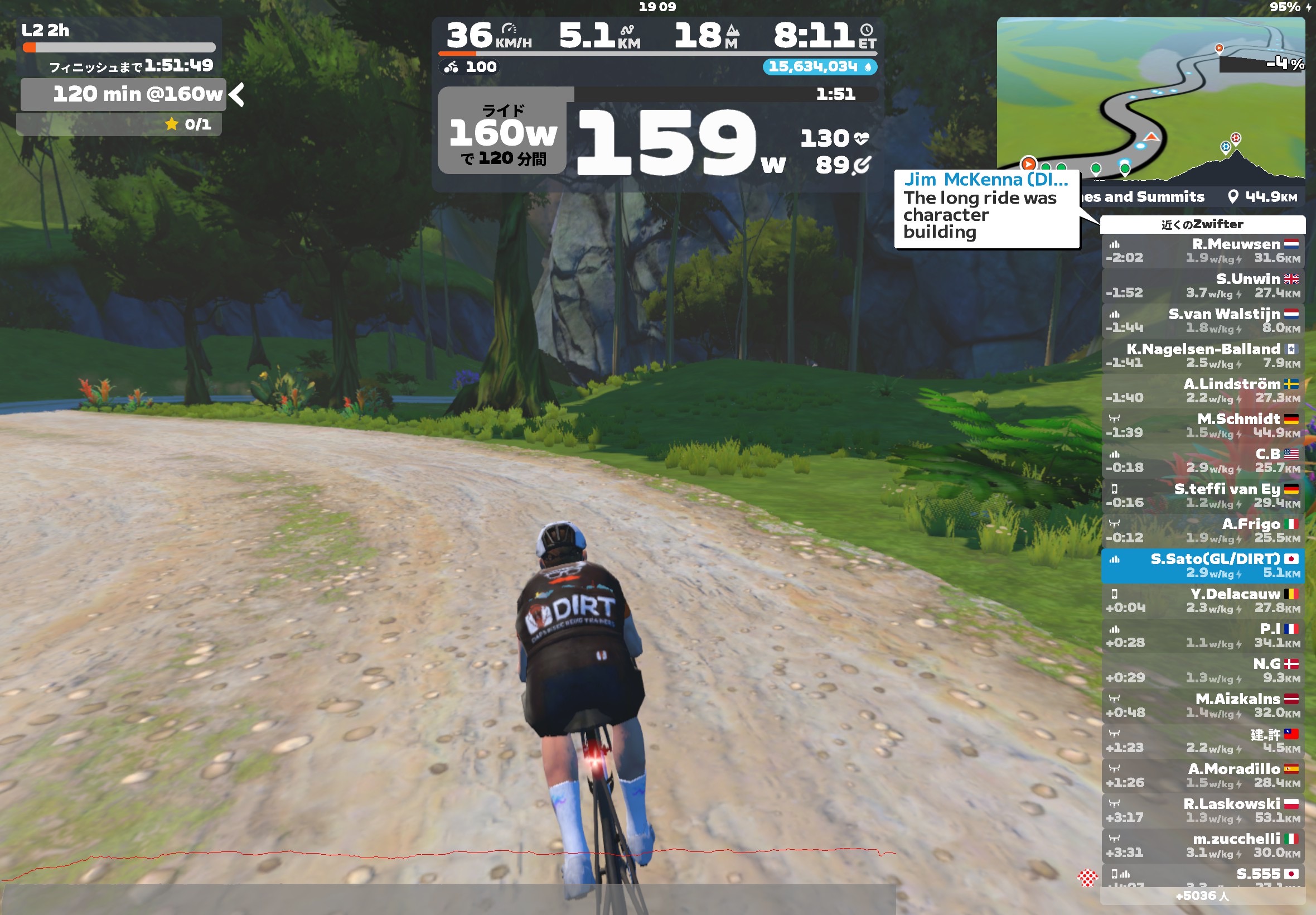Open Jim McKenna's chat message bubble
Viewport: 1316px width, 915px height.
[x=985, y=209]
